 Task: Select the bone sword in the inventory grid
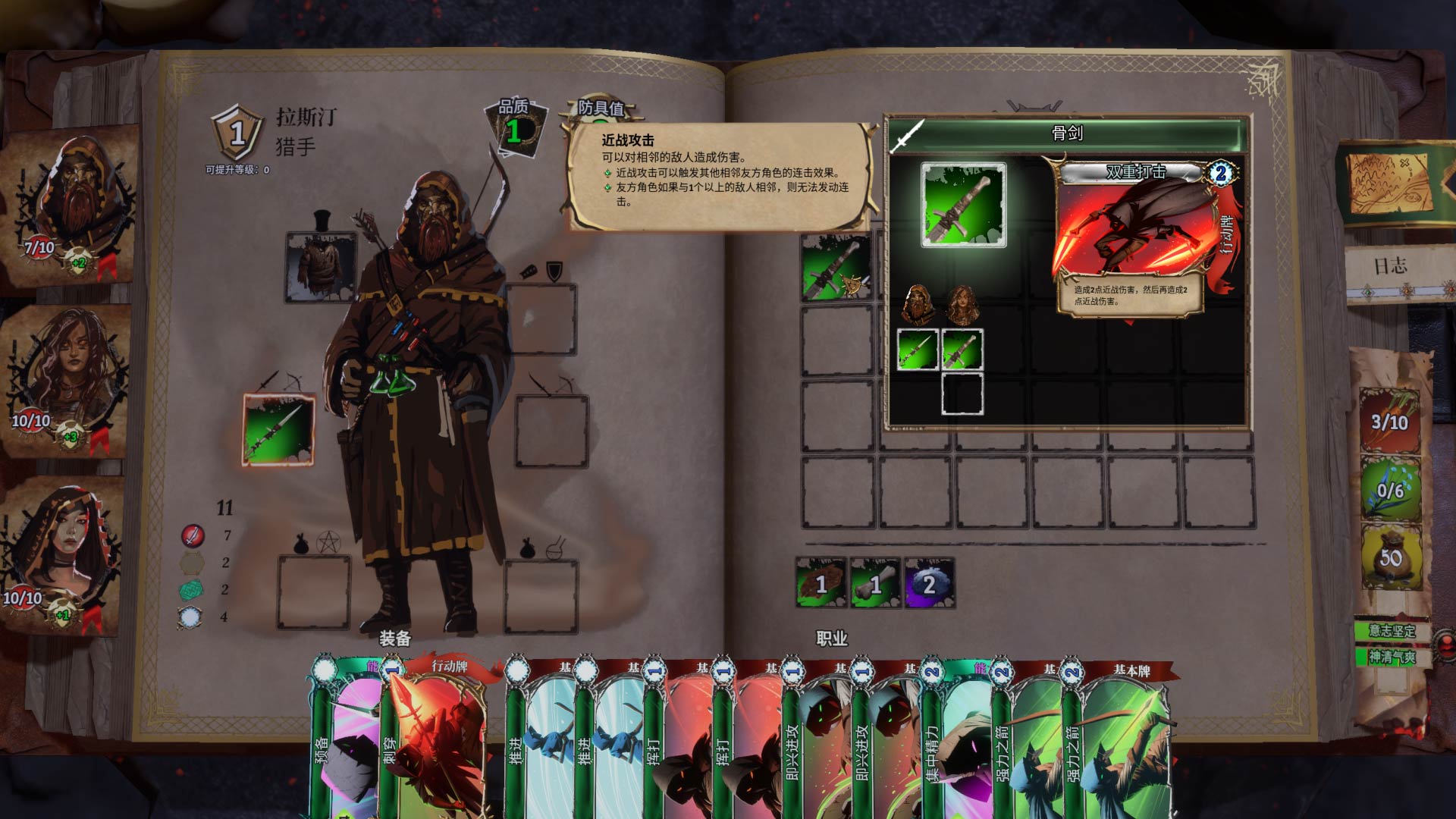pos(836,267)
